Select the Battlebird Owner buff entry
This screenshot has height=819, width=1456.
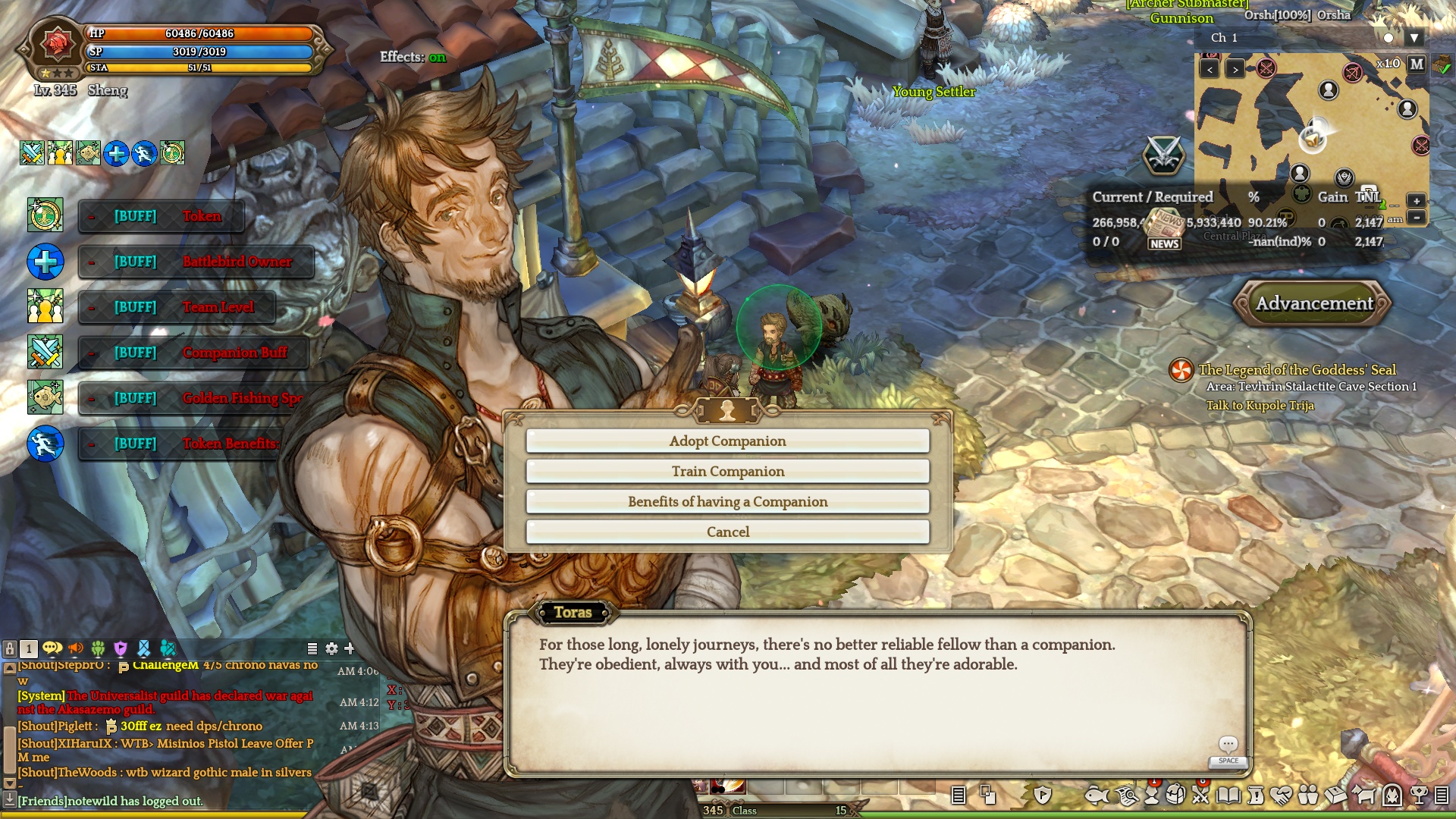click(x=196, y=262)
